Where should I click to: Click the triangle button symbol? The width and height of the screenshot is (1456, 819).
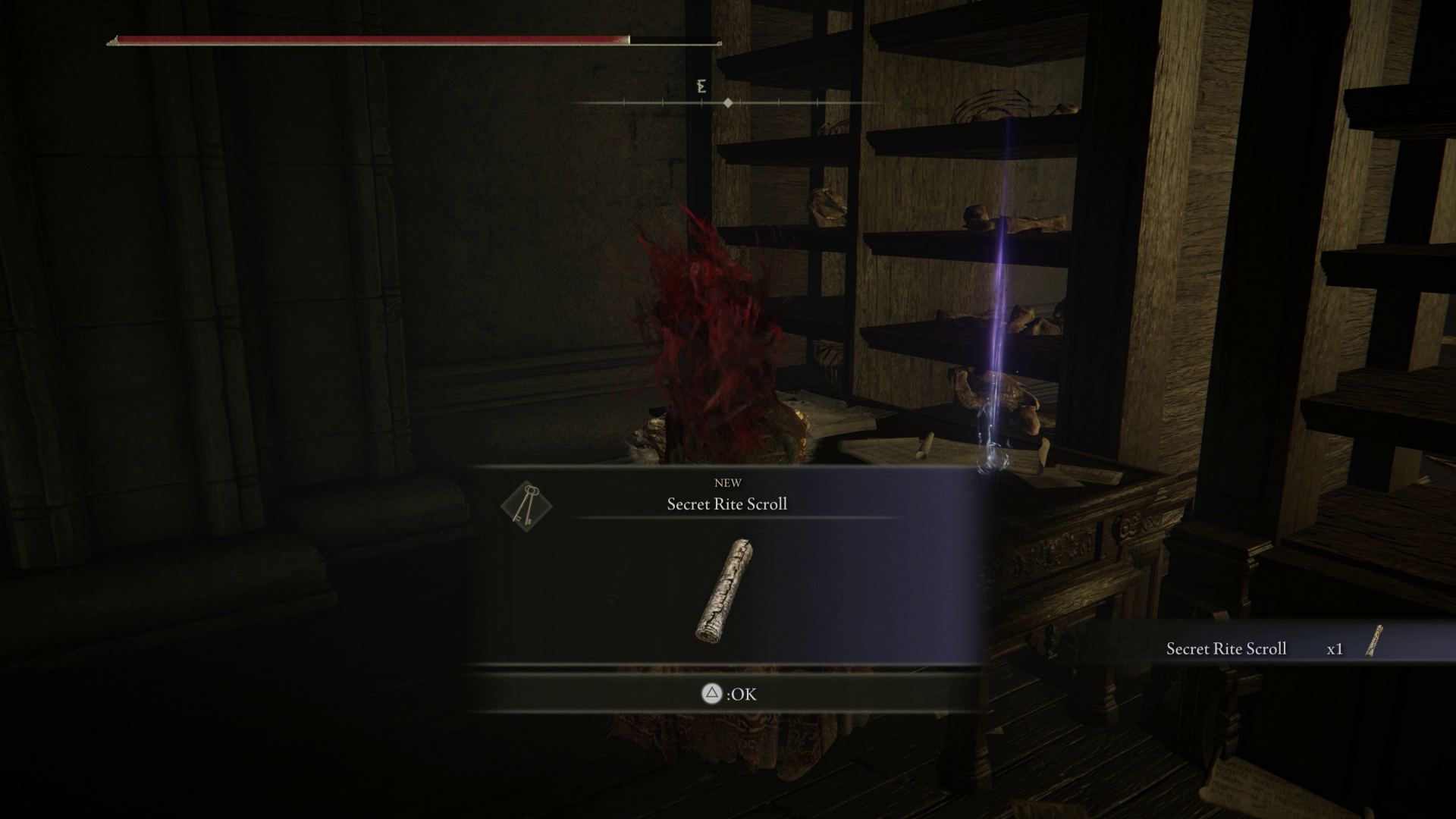click(711, 694)
